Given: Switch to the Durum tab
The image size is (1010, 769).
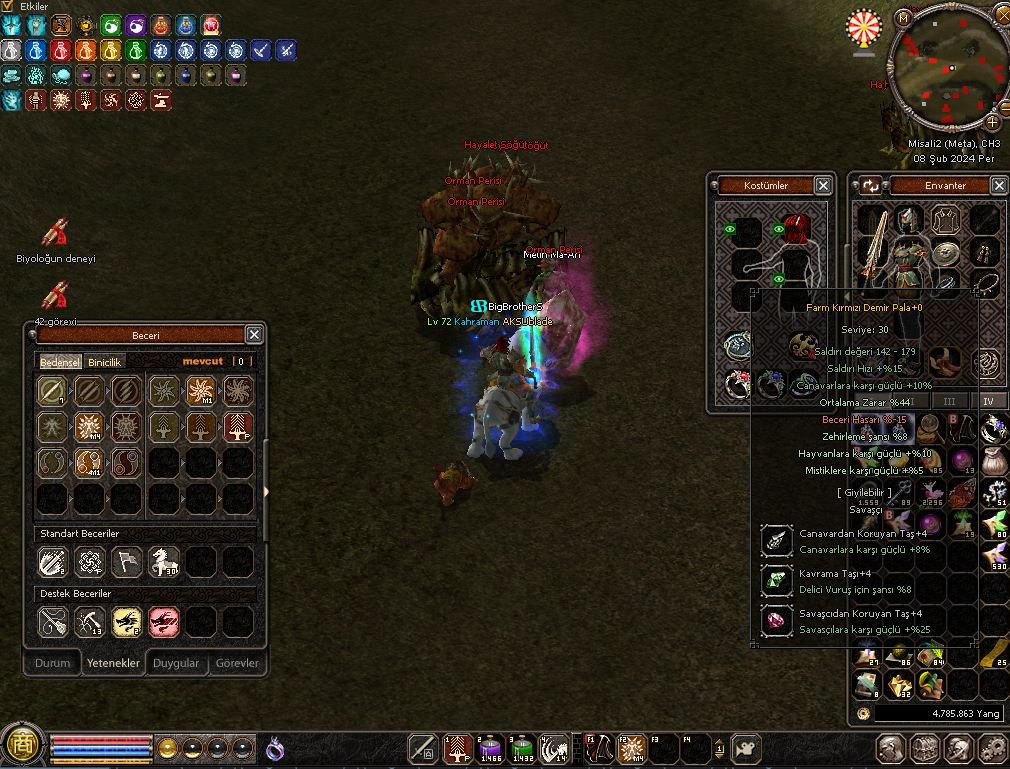Looking at the screenshot, I should [x=53, y=663].
